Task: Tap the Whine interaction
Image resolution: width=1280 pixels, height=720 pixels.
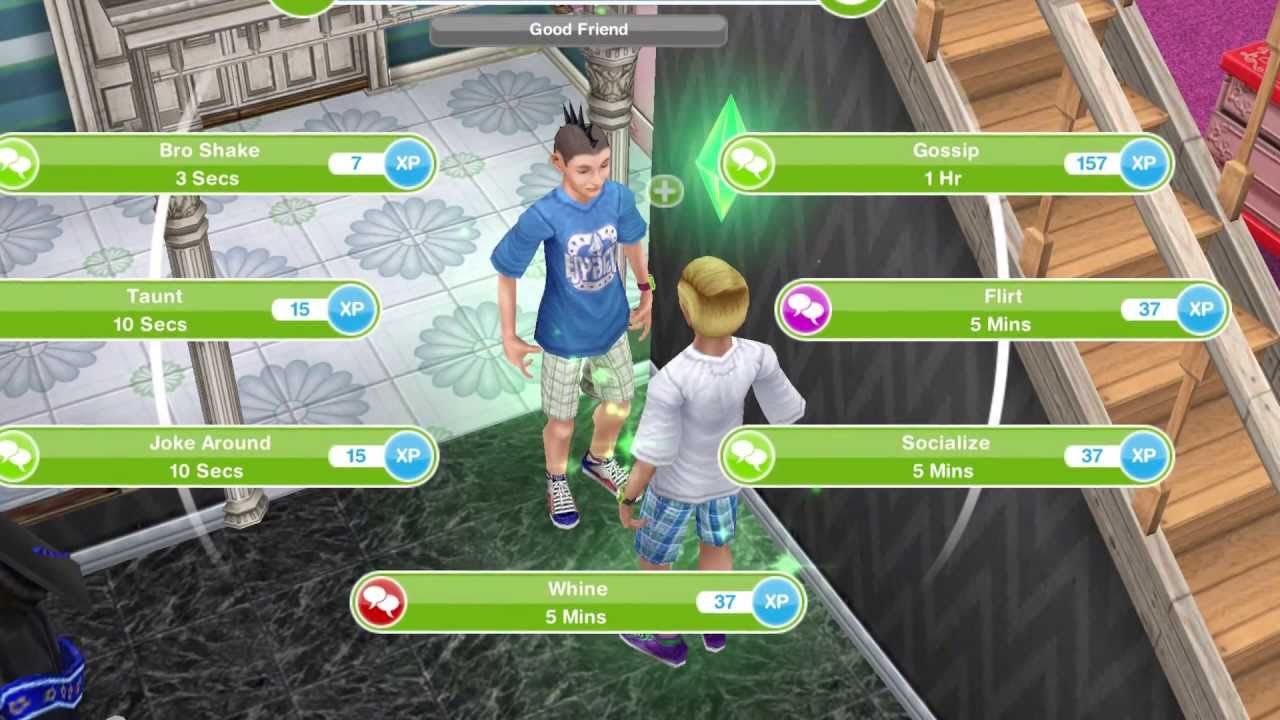Action: coord(577,602)
